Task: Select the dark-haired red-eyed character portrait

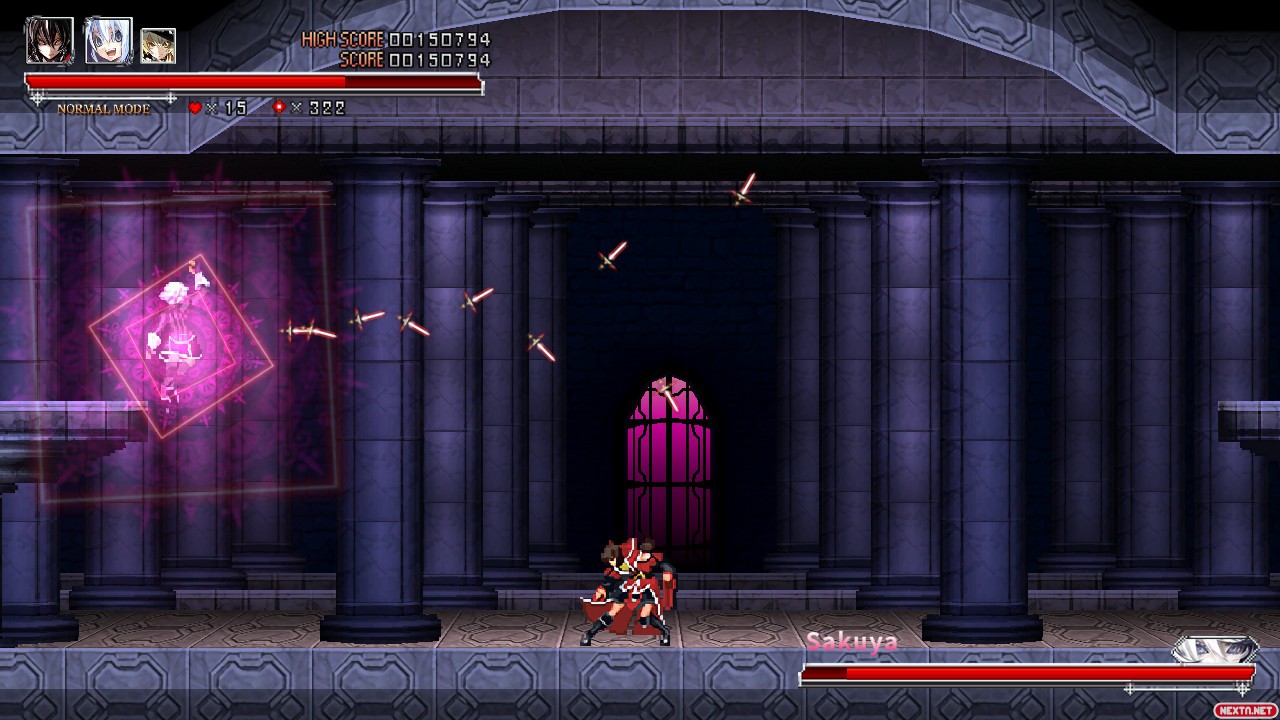Action: (x=49, y=41)
